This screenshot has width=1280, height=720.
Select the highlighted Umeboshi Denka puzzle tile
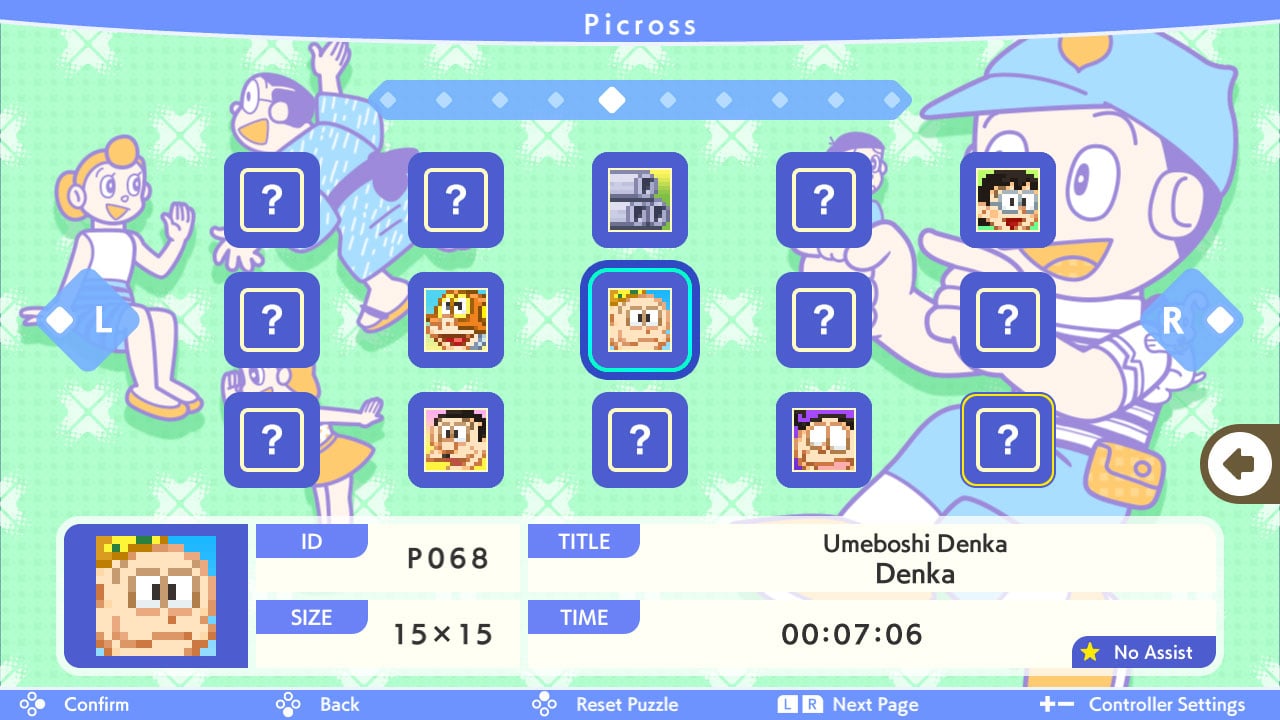640,321
